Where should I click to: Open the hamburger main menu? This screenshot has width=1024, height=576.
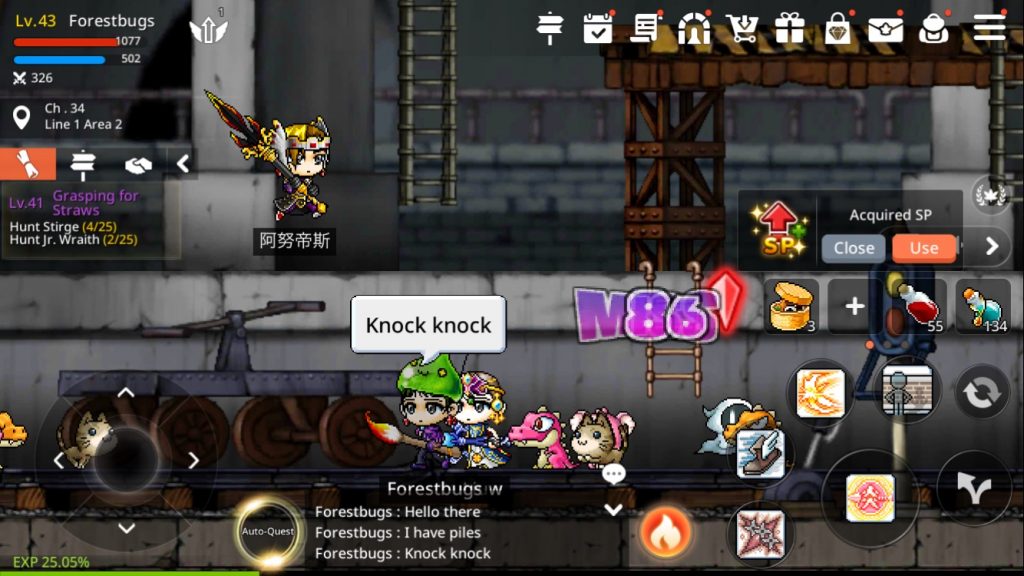989,28
